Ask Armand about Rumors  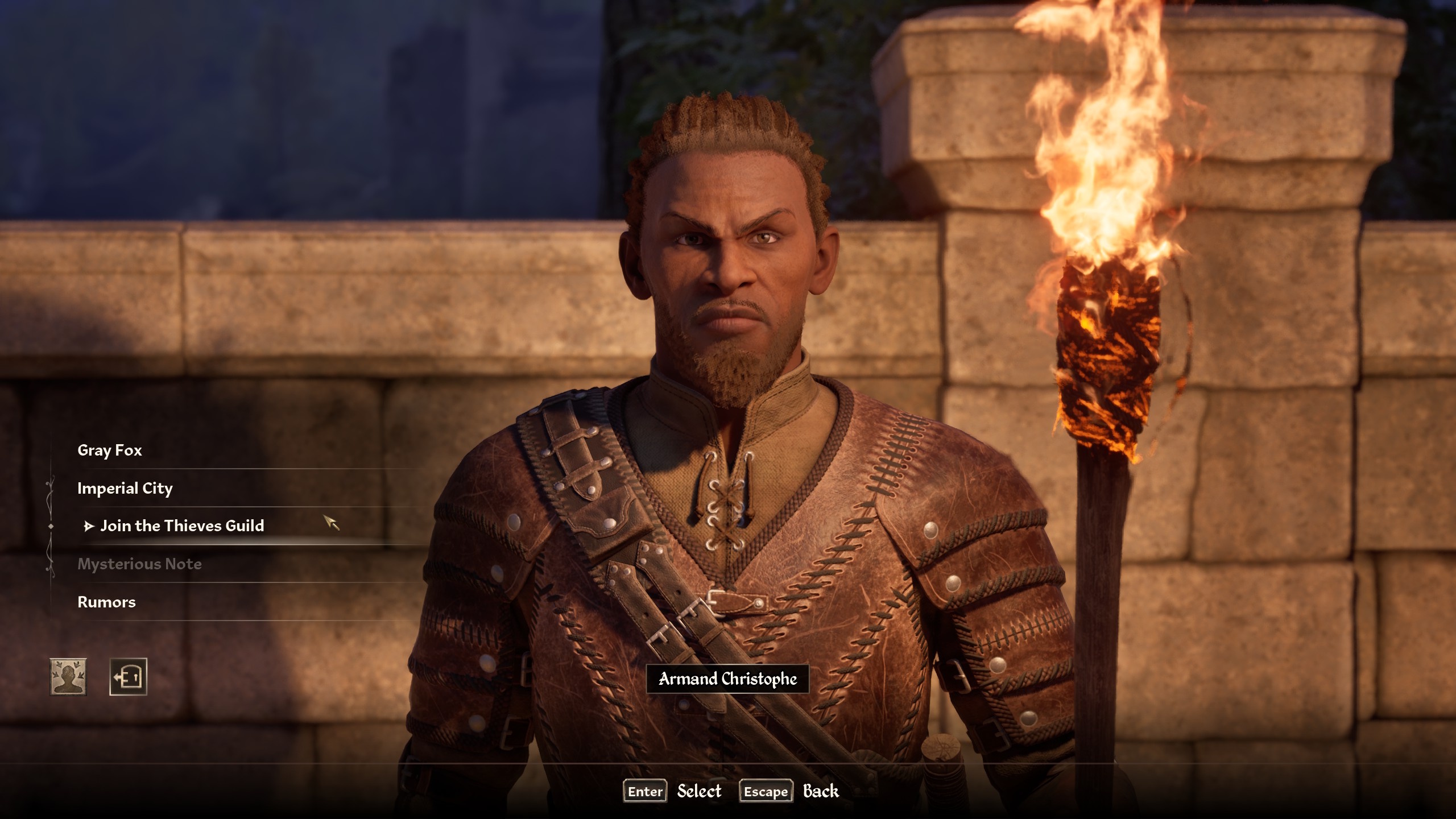pos(106,602)
